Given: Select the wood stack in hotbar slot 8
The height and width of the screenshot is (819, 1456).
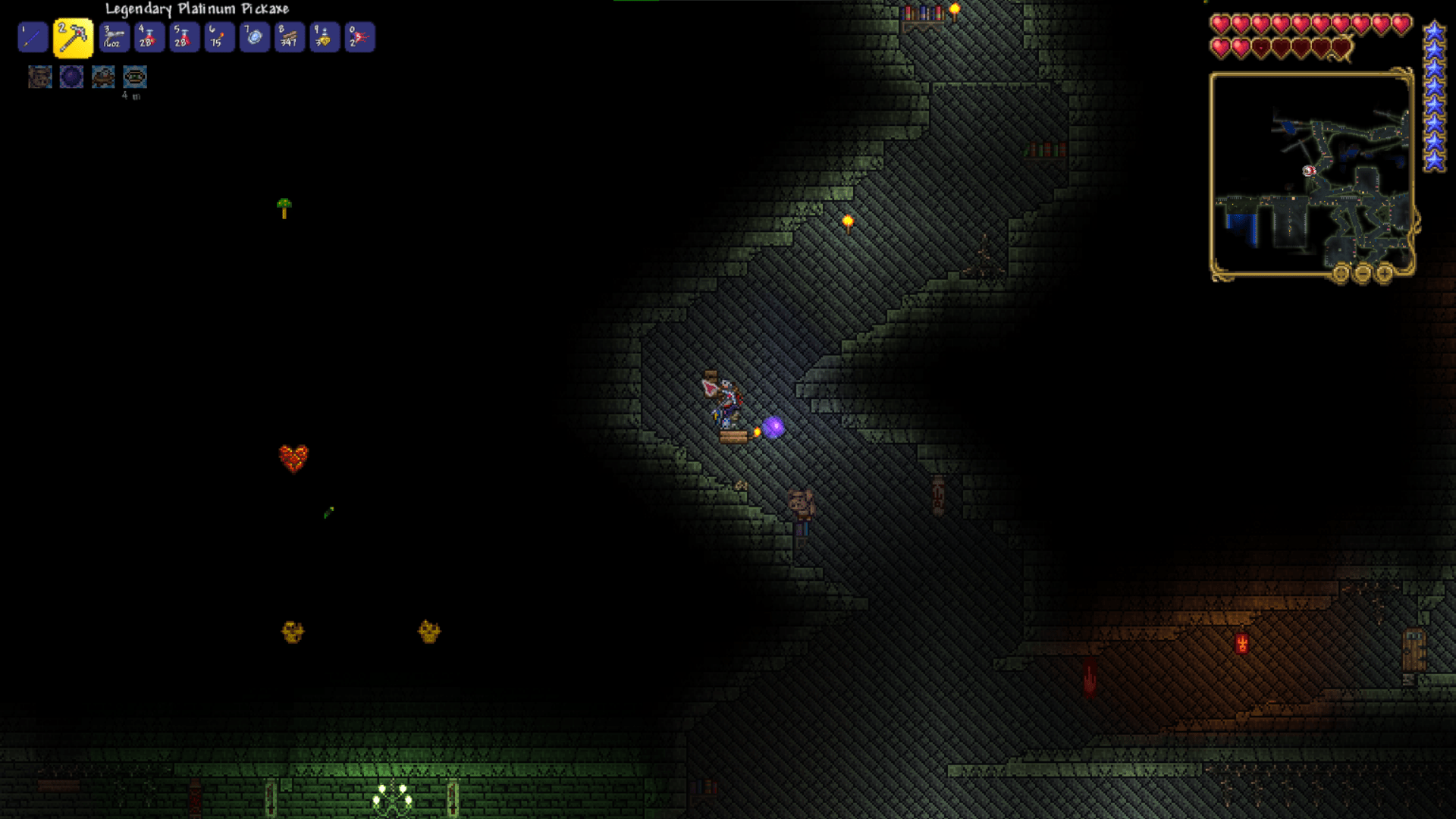Looking at the screenshot, I should click(289, 37).
